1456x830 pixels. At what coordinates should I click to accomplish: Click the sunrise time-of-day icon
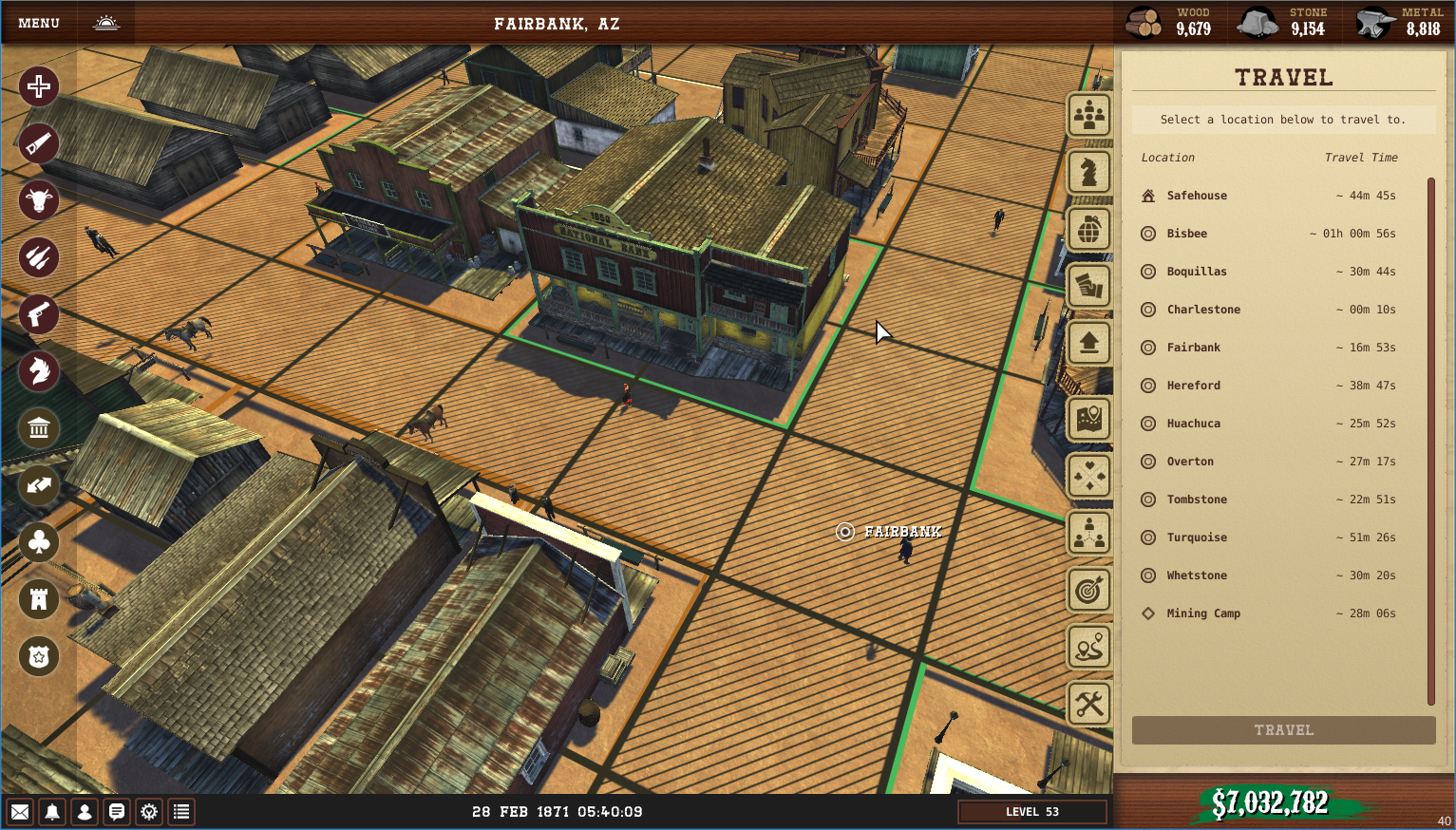pos(106,23)
